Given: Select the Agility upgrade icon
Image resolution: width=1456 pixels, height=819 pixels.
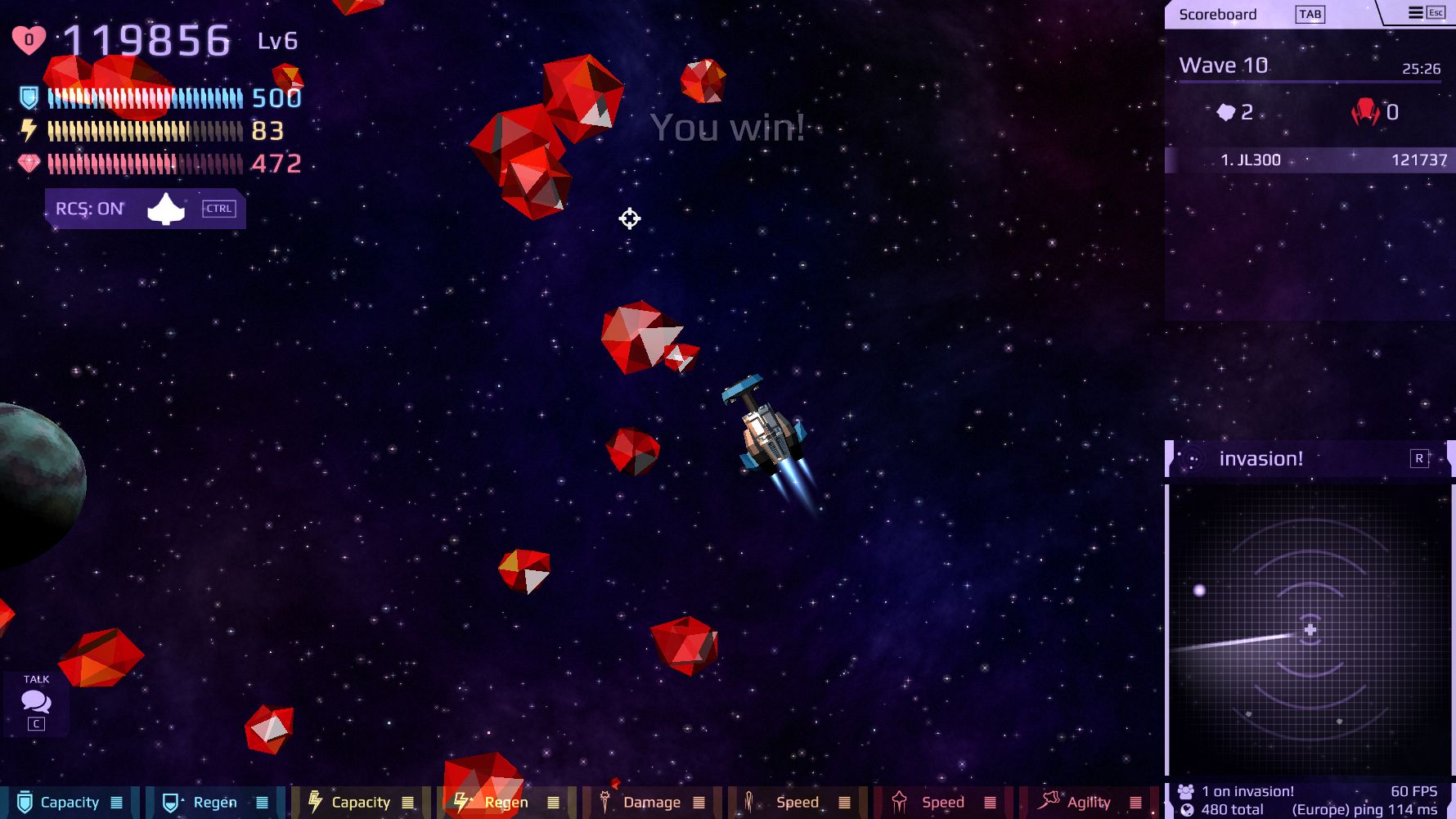Looking at the screenshot, I should [x=1050, y=802].
